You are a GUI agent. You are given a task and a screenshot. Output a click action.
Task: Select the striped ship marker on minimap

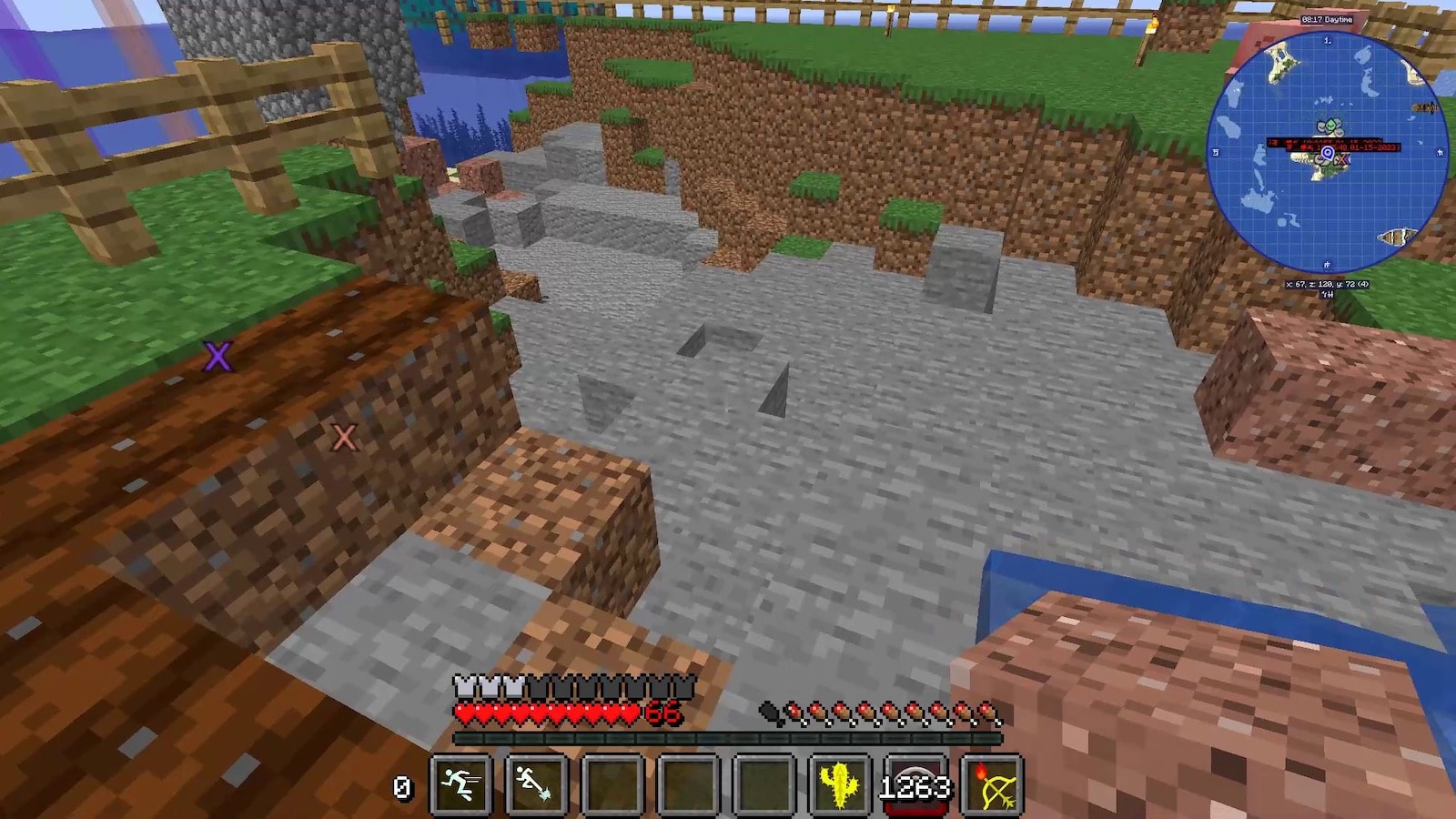[1393, 238]
